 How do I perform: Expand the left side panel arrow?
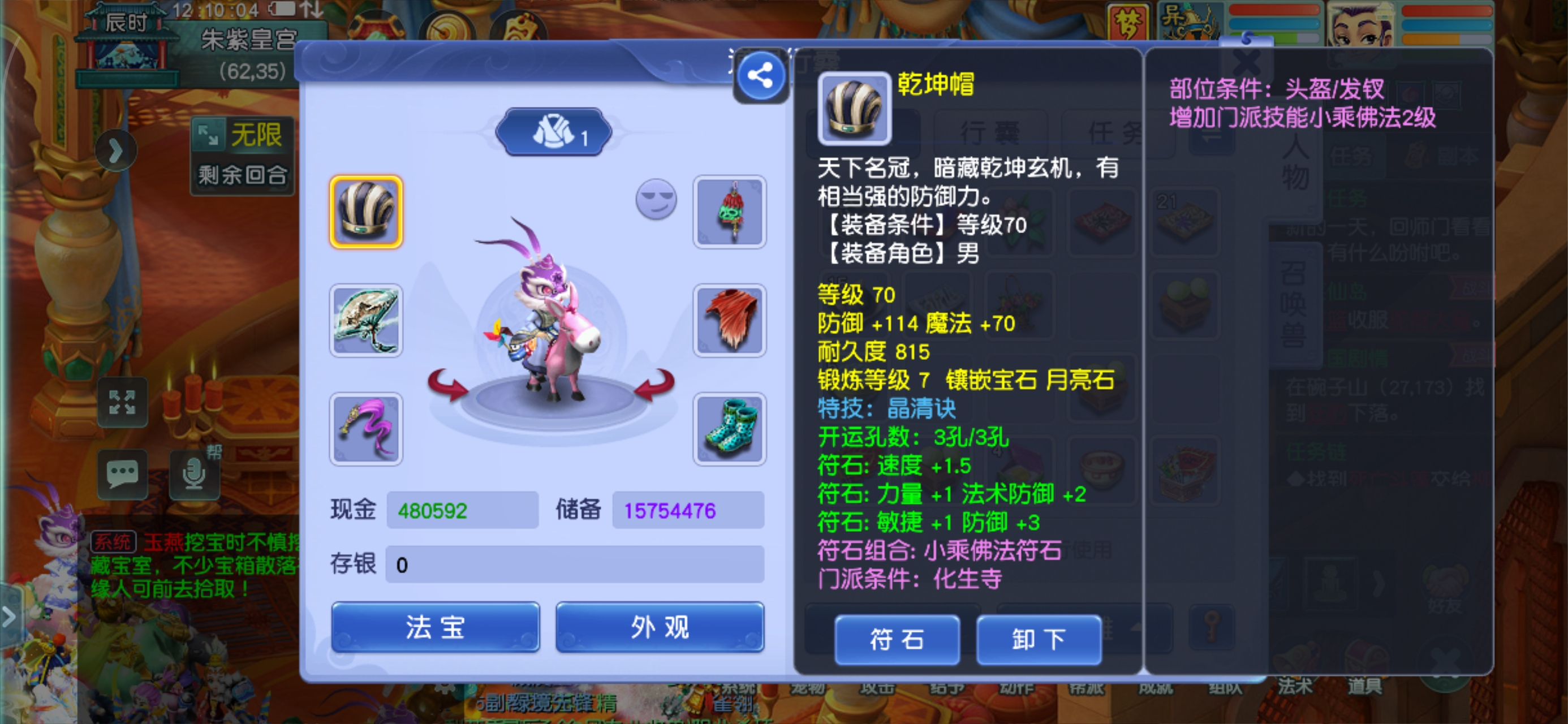118,149
